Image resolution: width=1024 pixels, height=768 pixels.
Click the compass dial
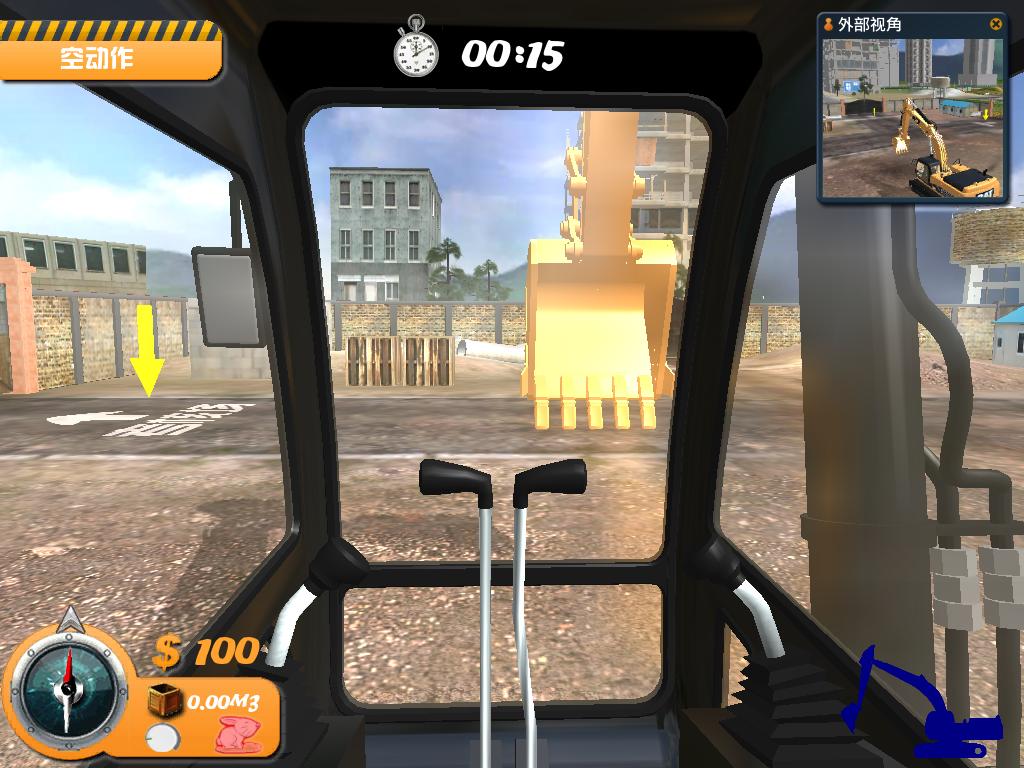click(65, 683)
